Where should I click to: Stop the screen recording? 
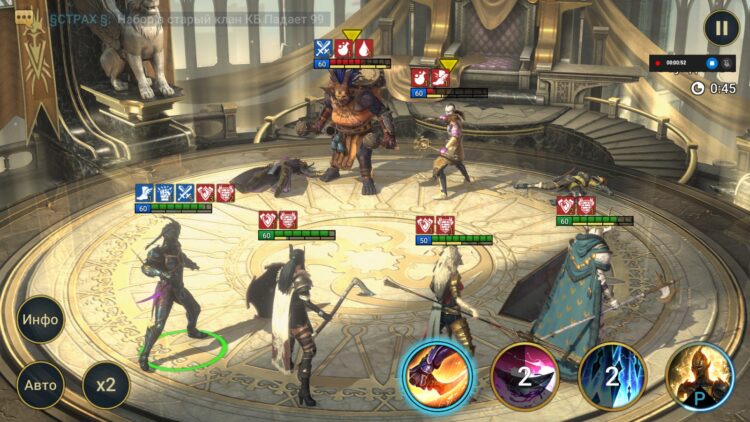pos(712,63)
